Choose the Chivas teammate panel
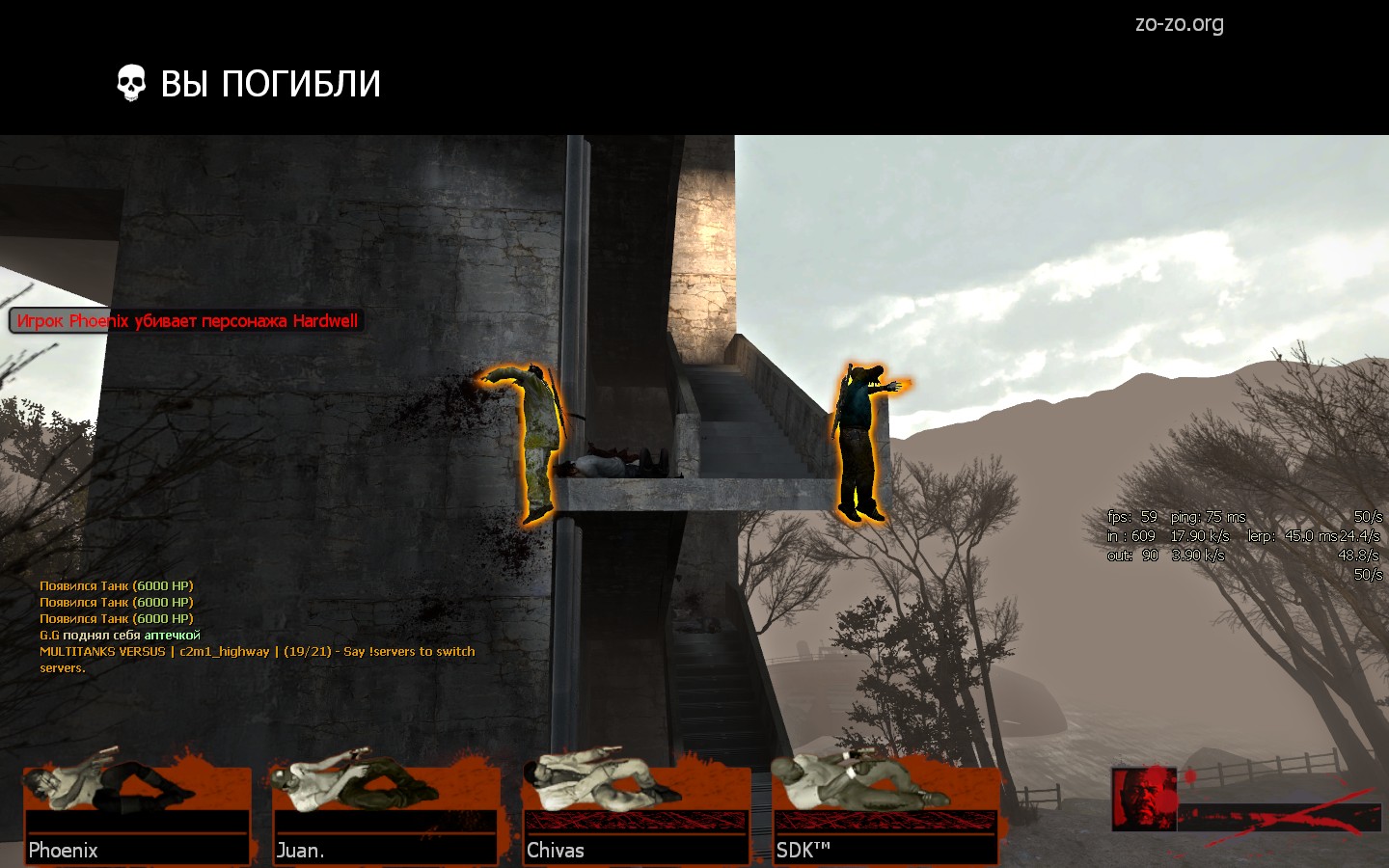1389x868 pixels. click(636, 813)
